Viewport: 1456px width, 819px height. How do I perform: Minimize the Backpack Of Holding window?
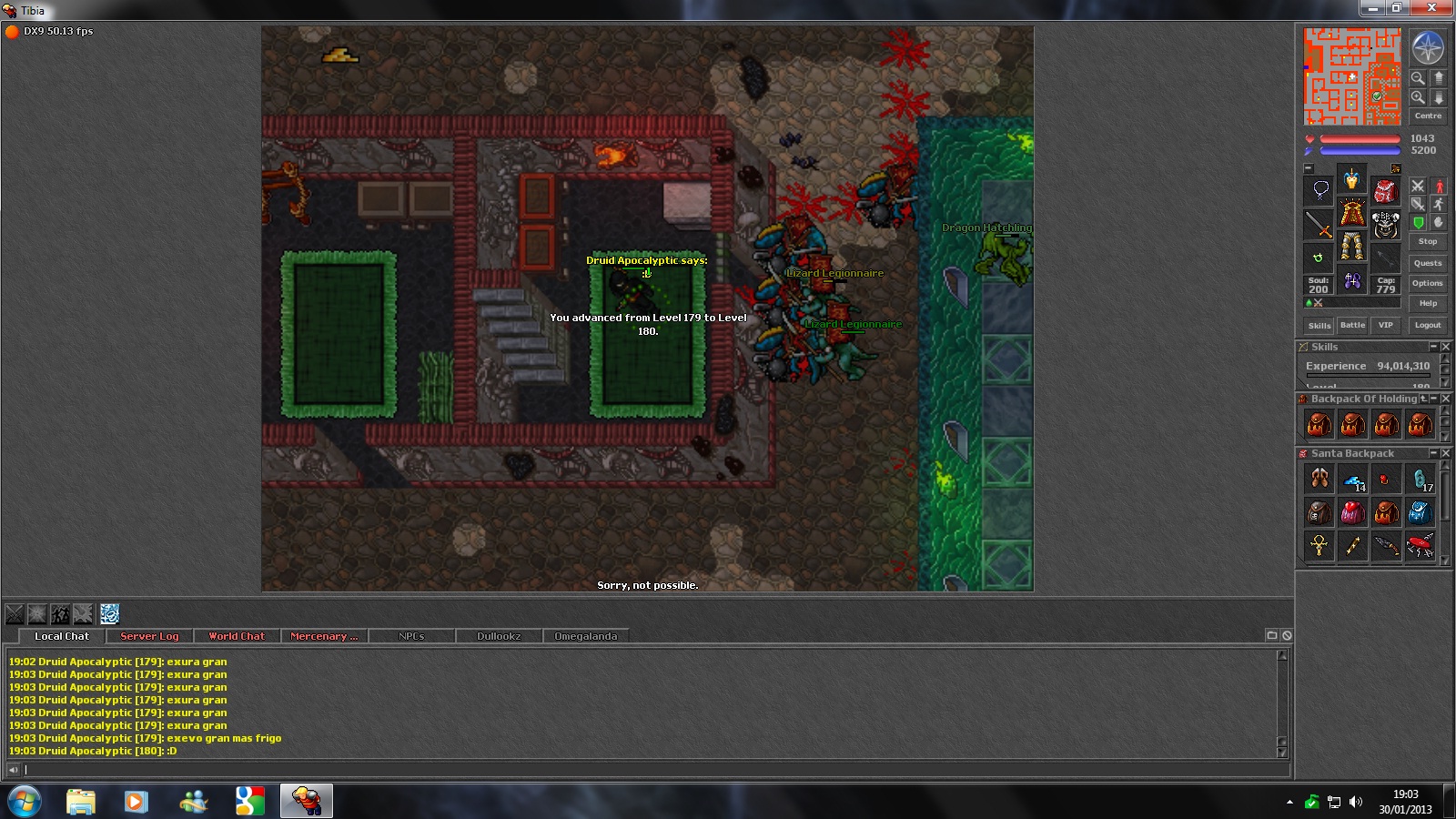tap(1434, 399)
